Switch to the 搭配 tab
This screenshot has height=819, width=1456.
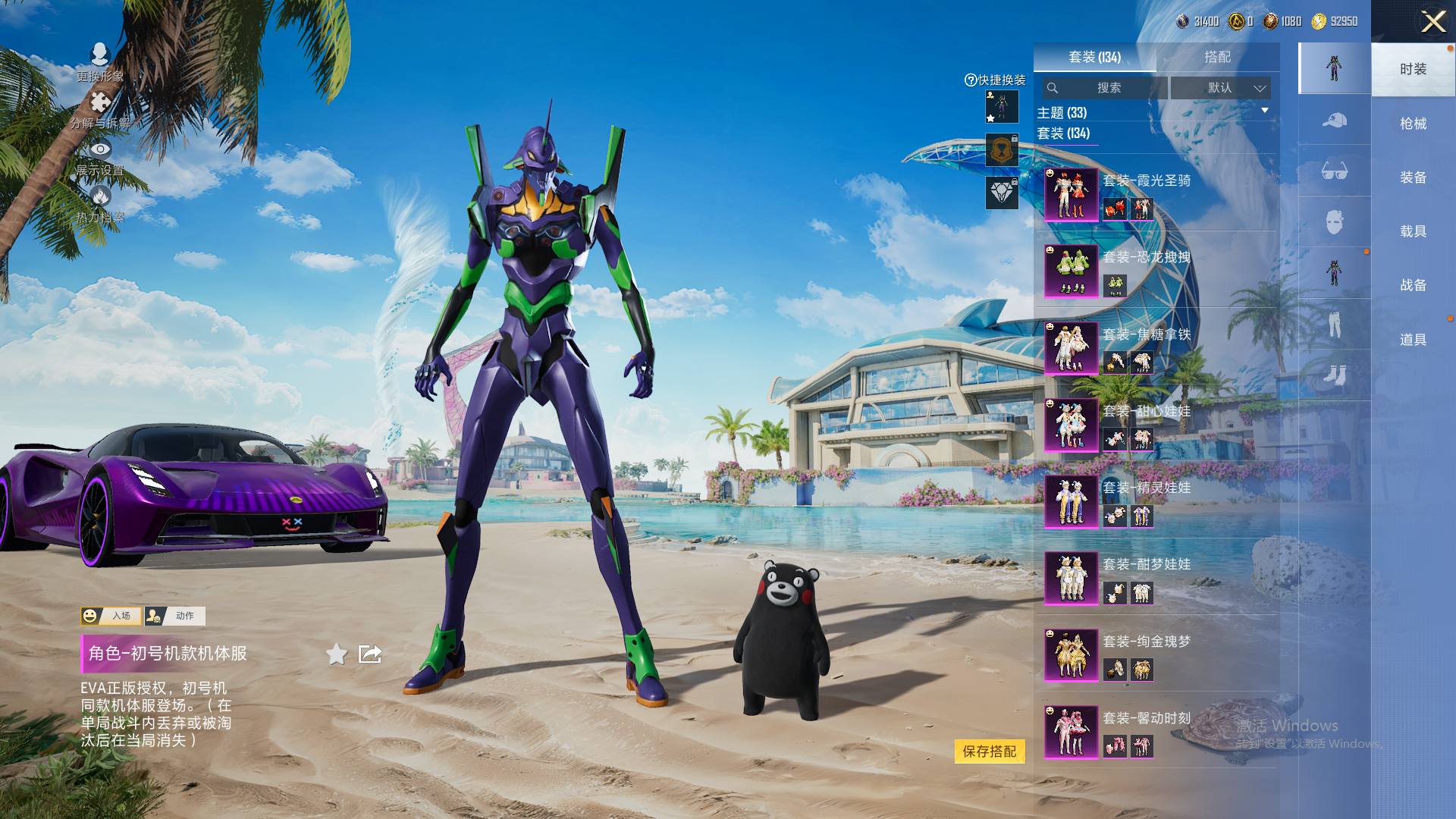pyautogui.click(x=1217, y=57)
